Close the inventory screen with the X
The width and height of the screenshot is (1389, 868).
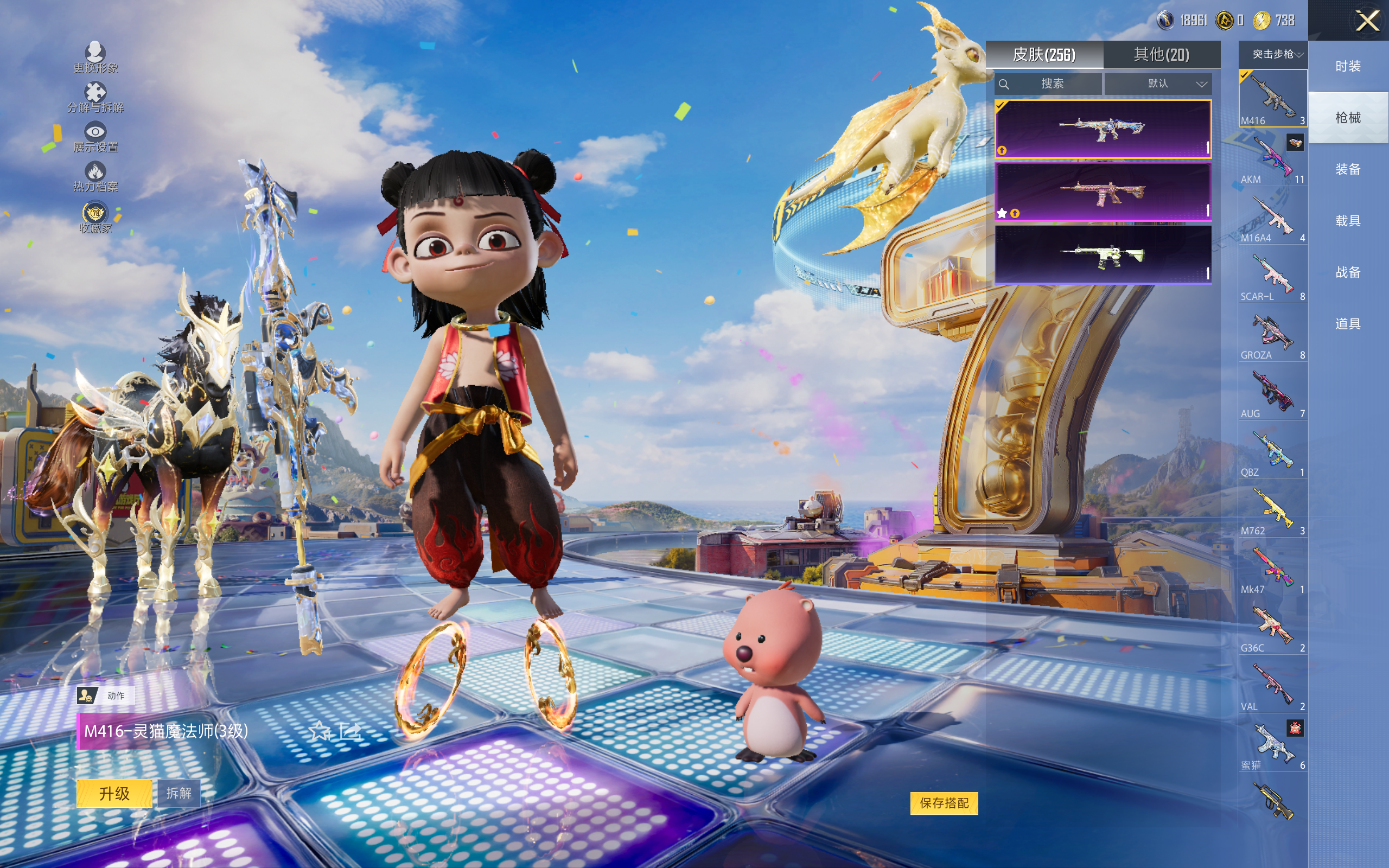(x=1367, y=22)
